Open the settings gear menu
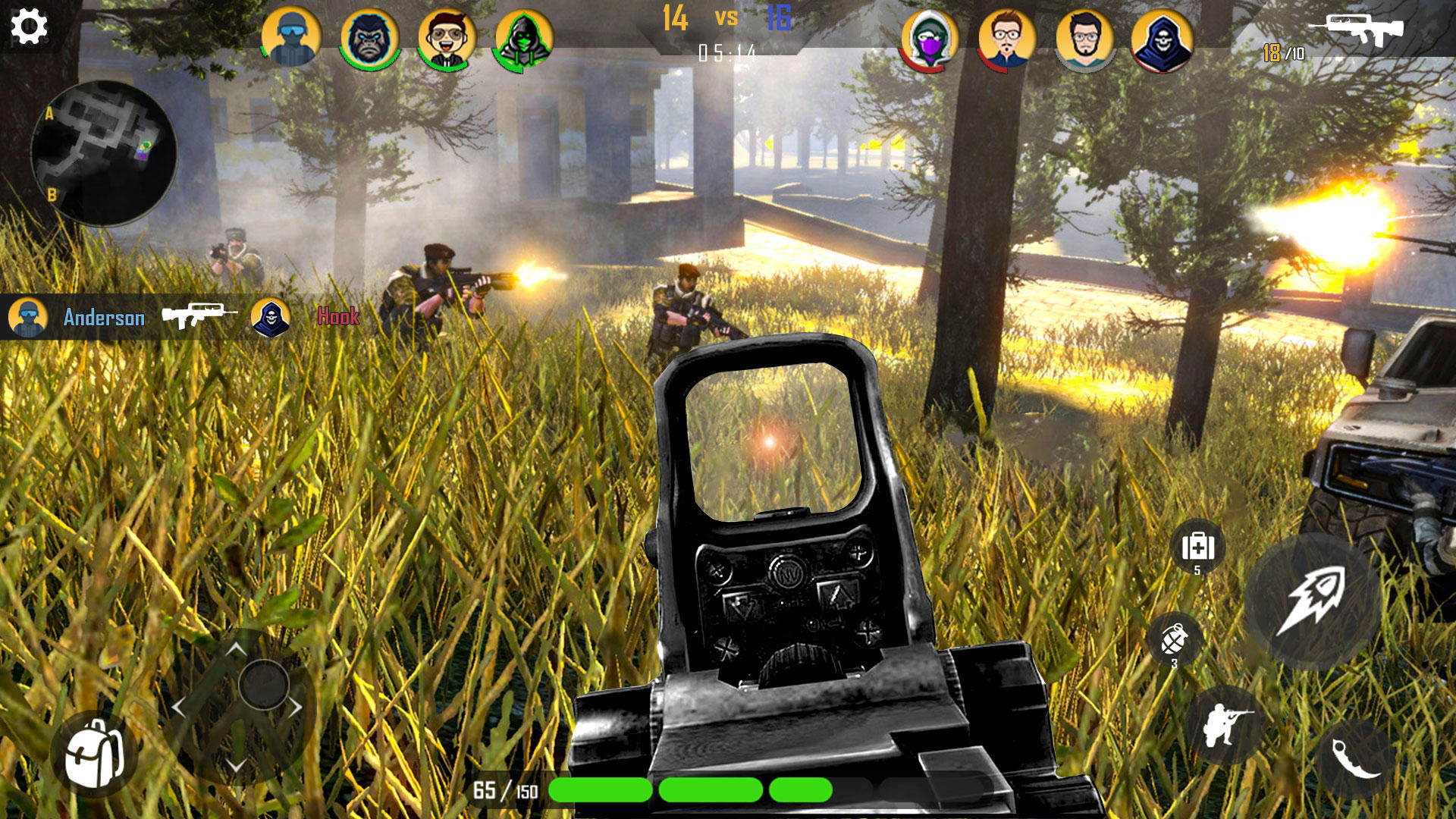1456x819 pixels. pos(28,27)
